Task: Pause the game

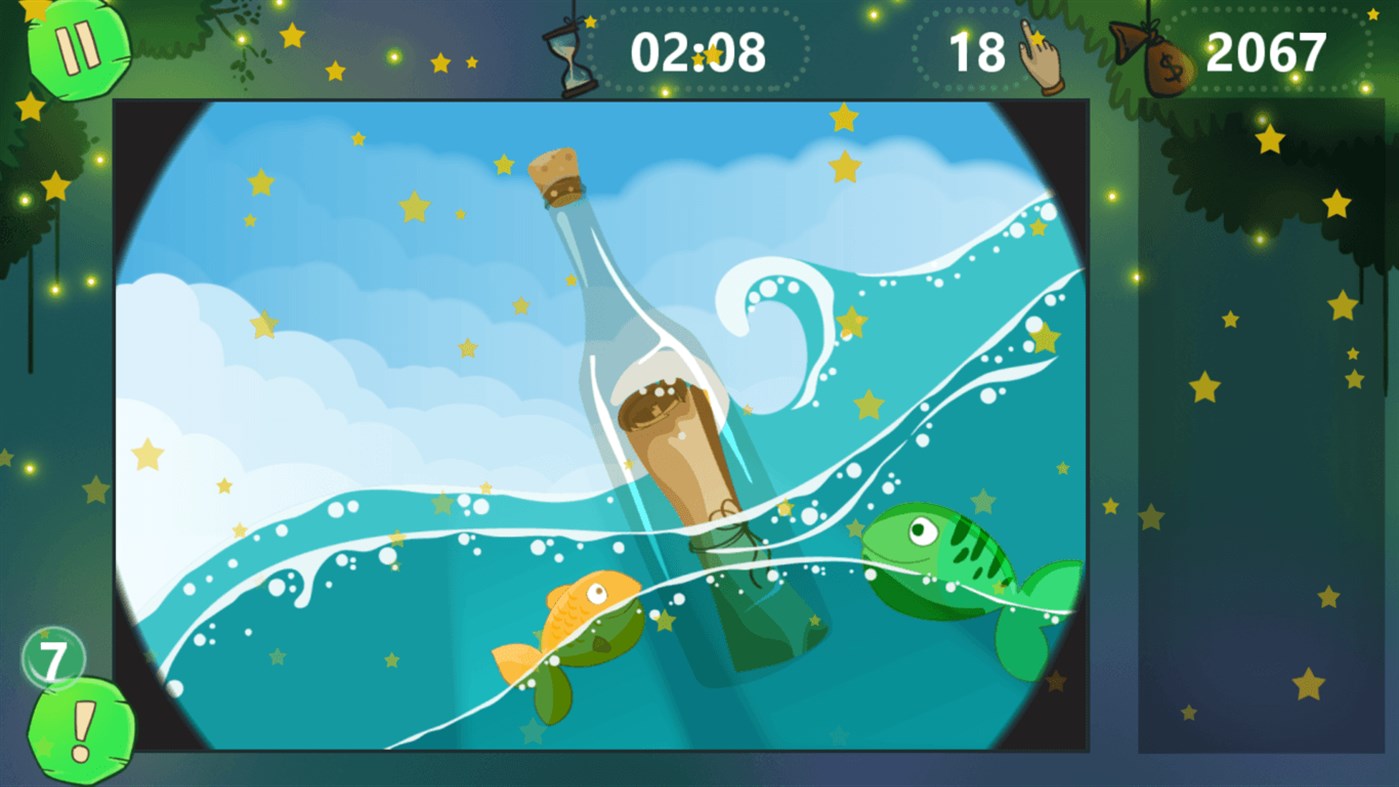Action: point(80,48)
